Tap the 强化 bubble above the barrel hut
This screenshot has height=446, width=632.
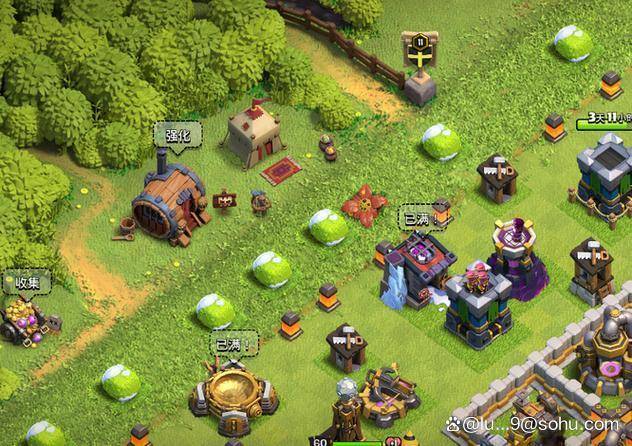pyautogui.click(x=177, y=134)
